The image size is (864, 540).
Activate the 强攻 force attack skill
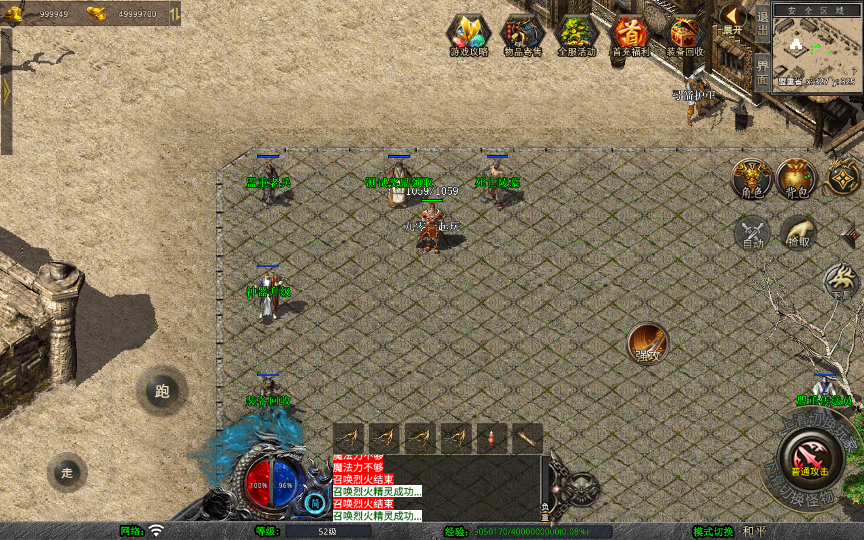(648, 343)
